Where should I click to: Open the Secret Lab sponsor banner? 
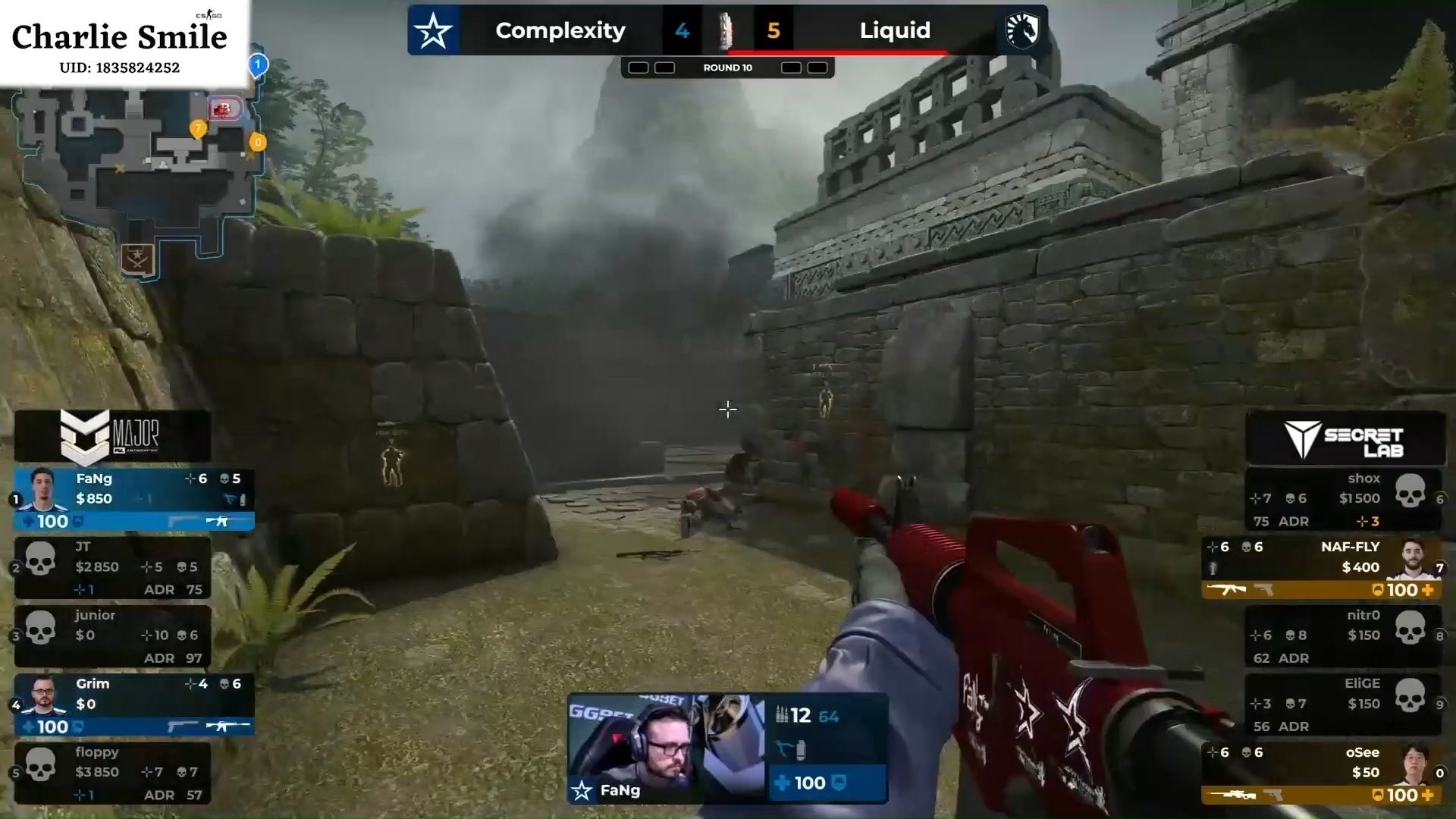click(x=1345, y=438)
